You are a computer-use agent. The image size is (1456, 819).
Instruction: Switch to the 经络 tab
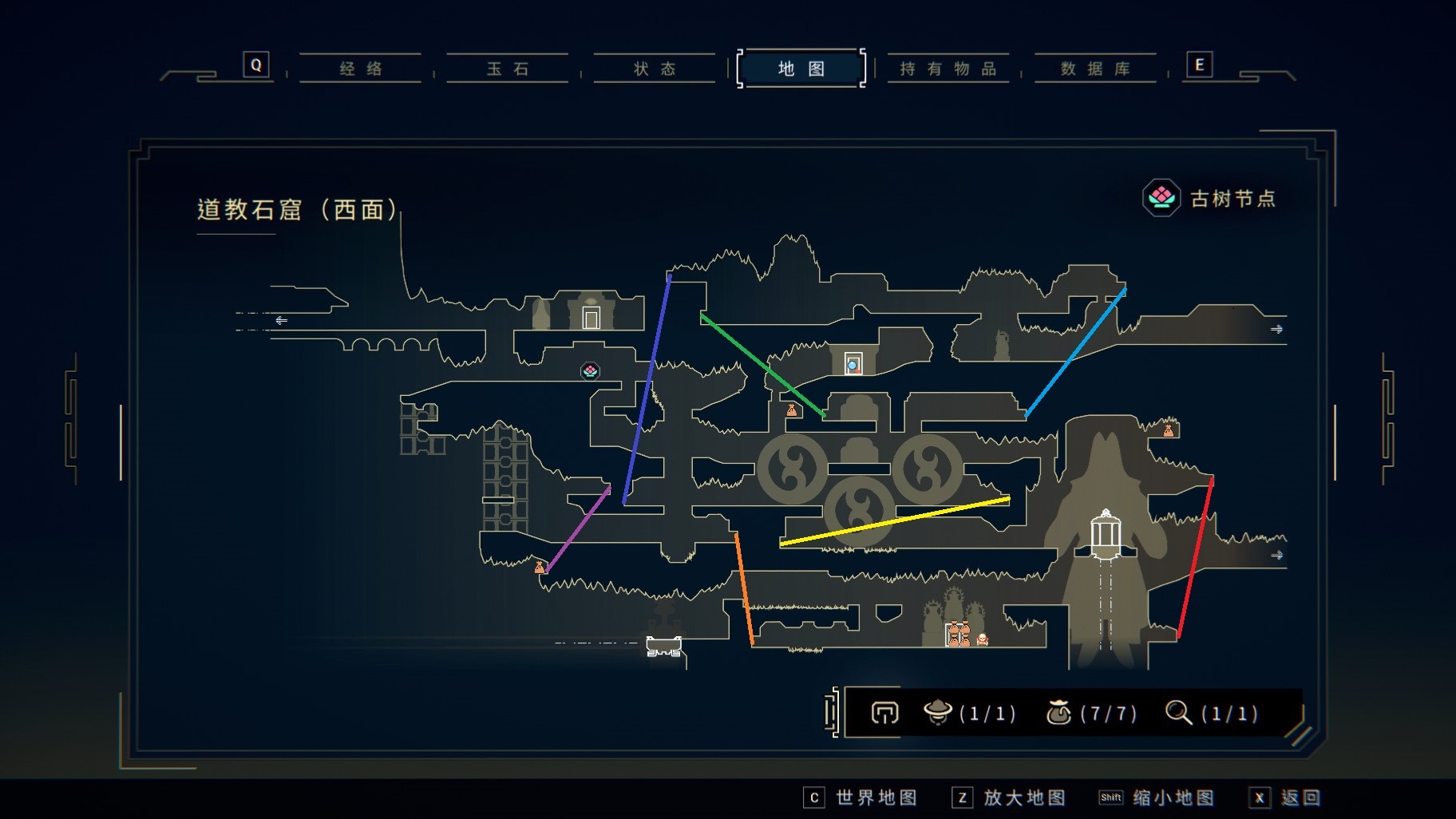click(x=361, y=69)
